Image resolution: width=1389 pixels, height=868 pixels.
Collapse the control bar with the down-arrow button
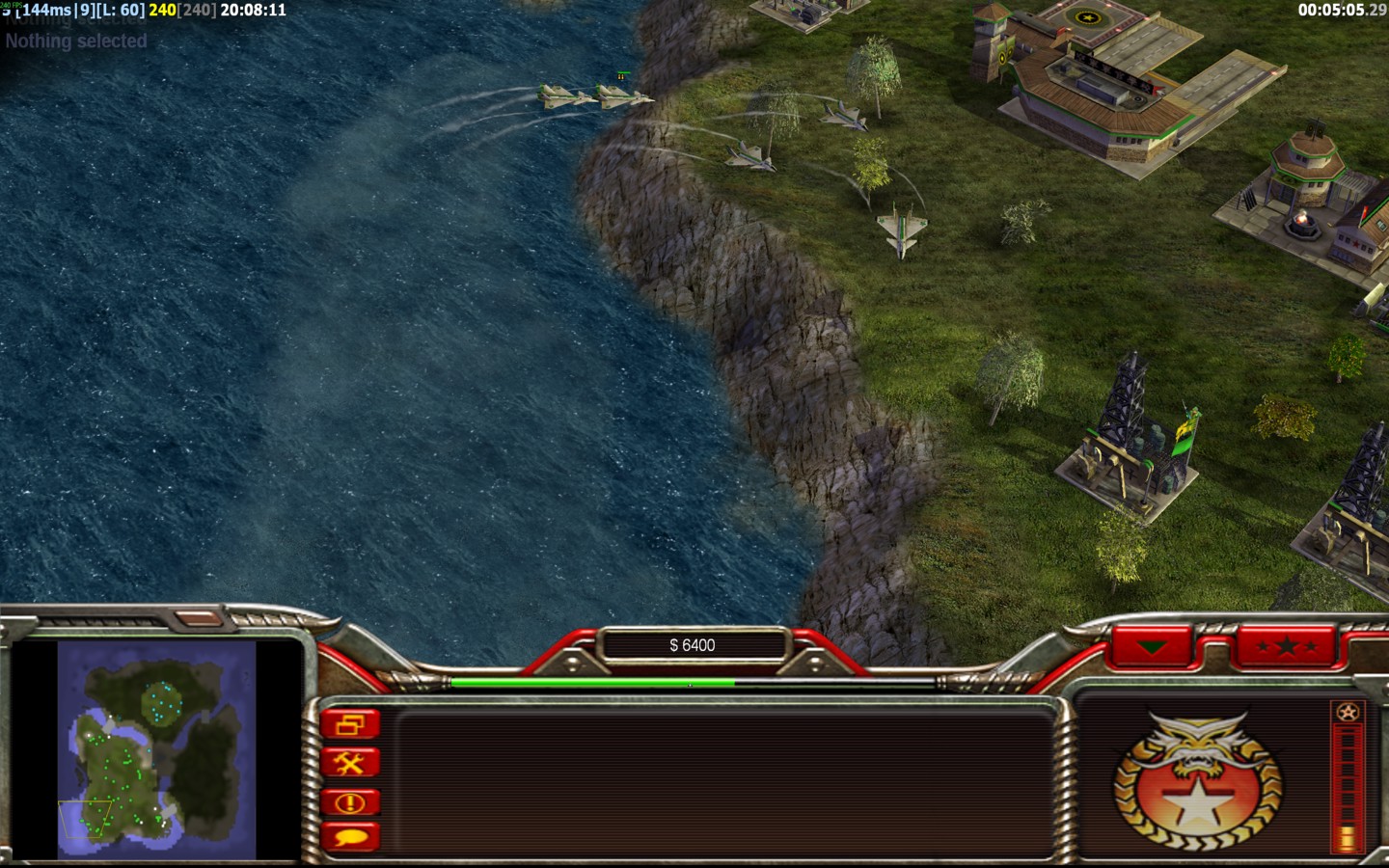point(1153,646)
